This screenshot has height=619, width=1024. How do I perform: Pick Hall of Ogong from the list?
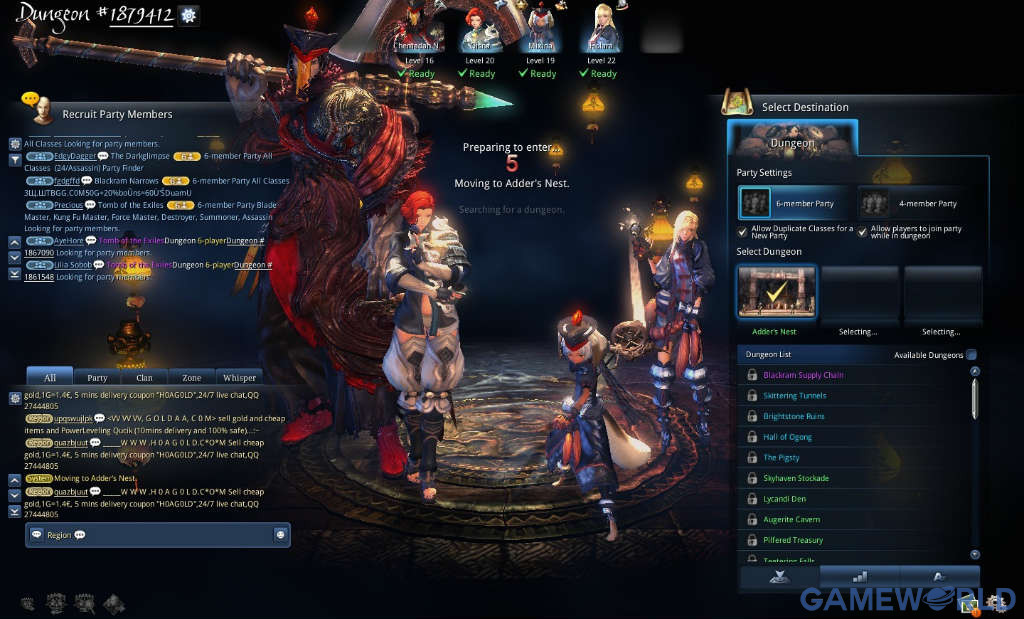pyautogui.click(x=787, y=437)
